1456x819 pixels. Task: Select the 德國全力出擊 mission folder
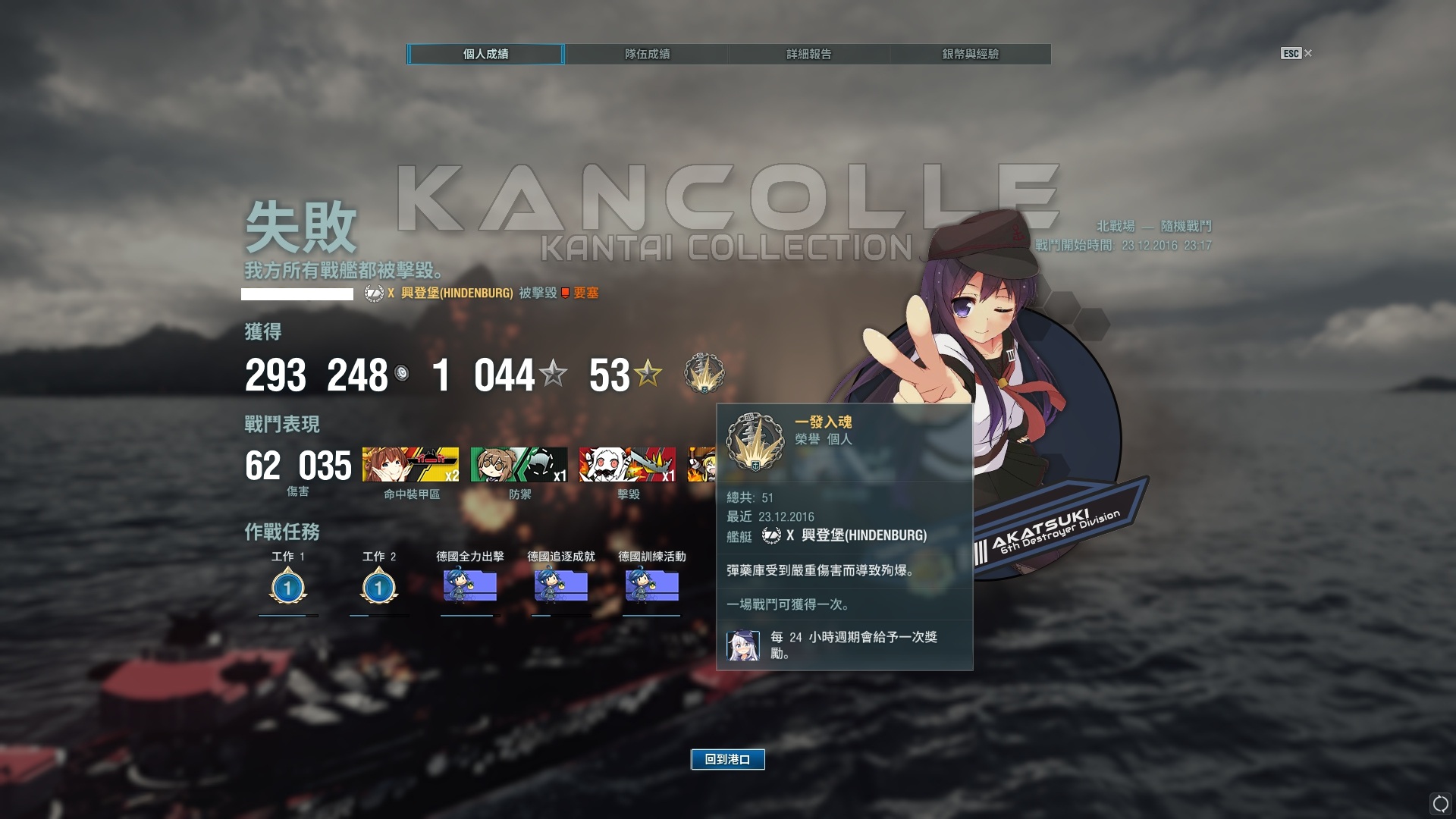(469, 586)
